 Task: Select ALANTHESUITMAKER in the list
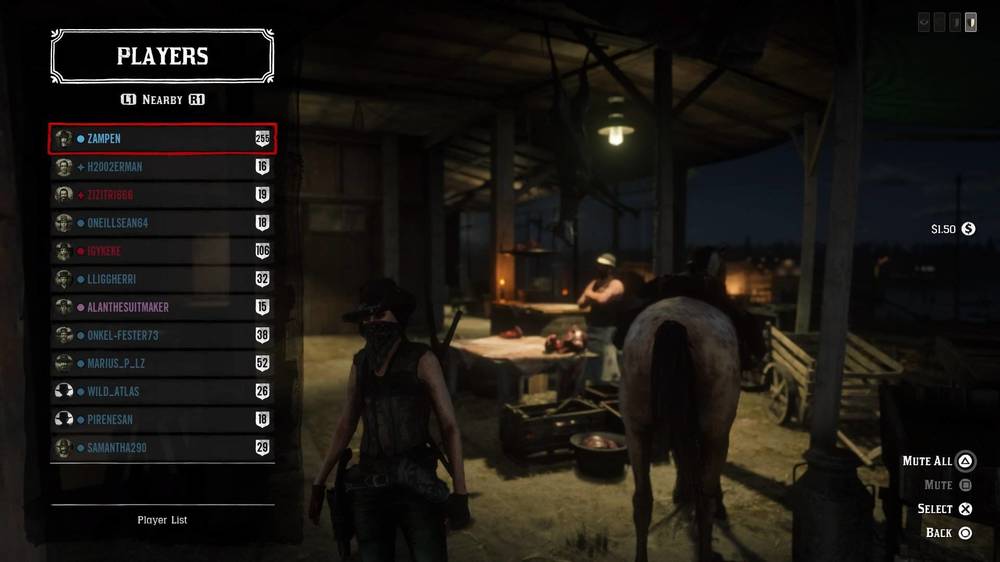[x=162, y=307]
